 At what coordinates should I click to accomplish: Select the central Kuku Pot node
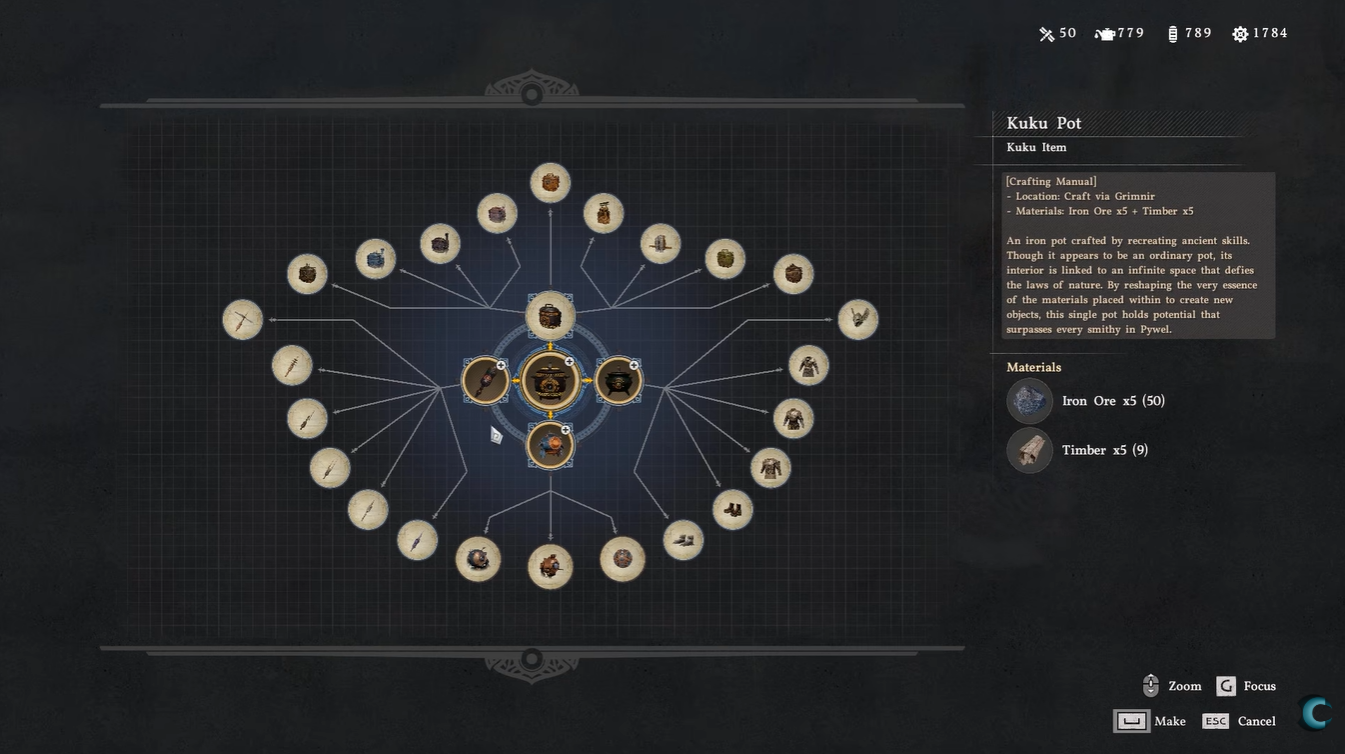pyautogui.click(x=549, y=381)
